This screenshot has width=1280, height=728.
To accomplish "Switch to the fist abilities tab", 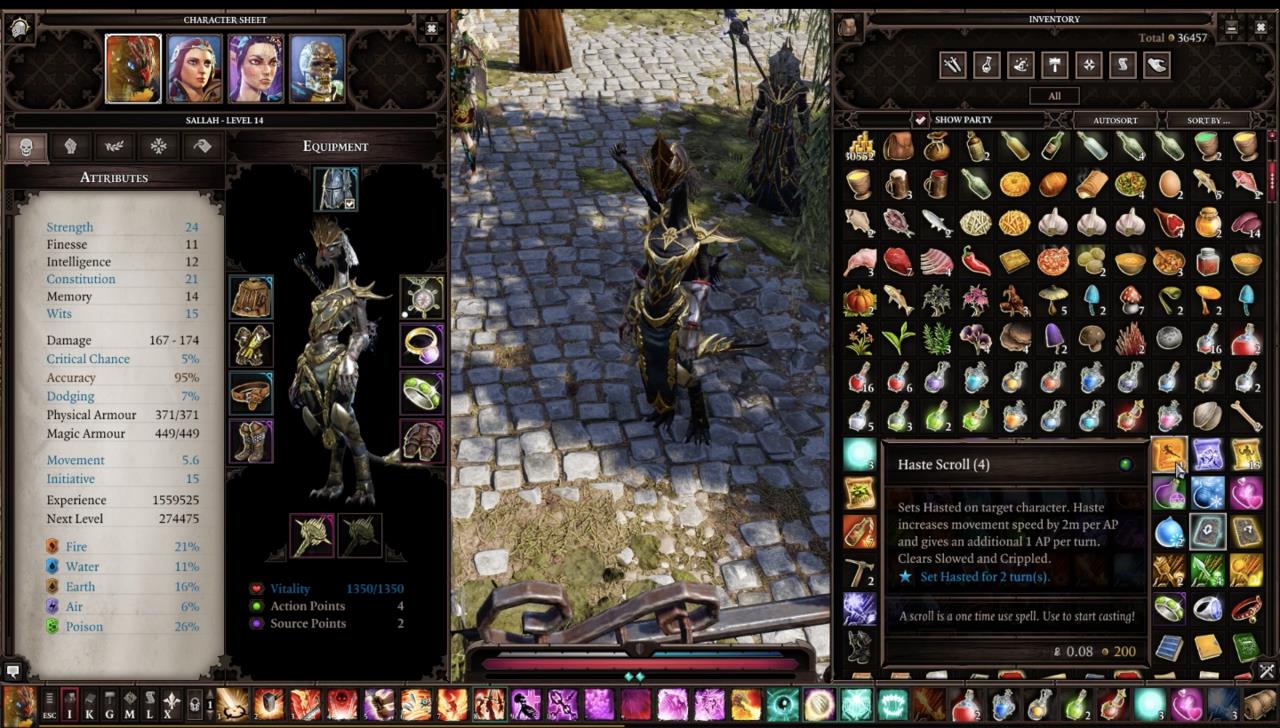I will (70, 146).
